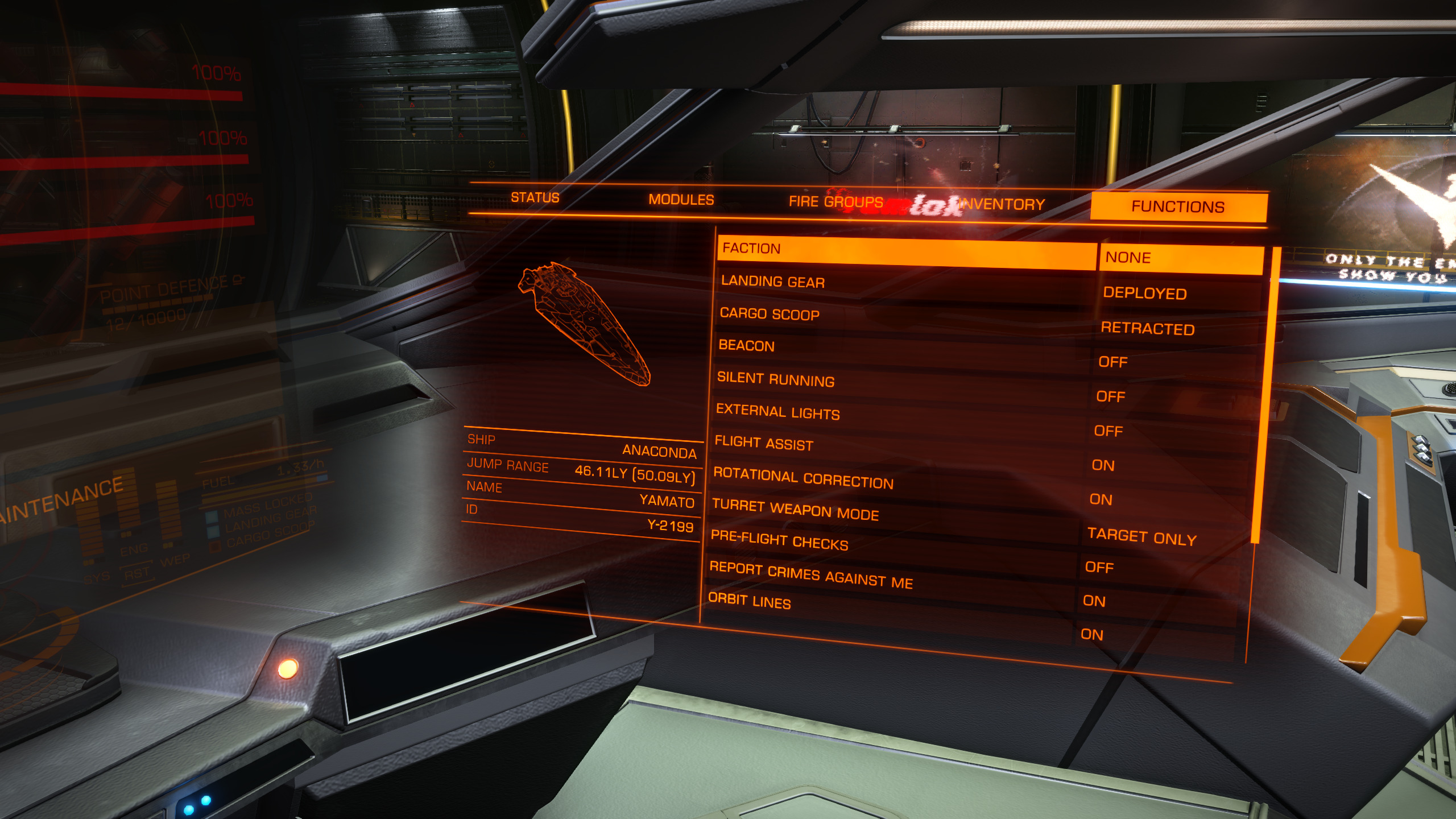Select the Faction row
The image size is (1456, 819).
(907, 251)
